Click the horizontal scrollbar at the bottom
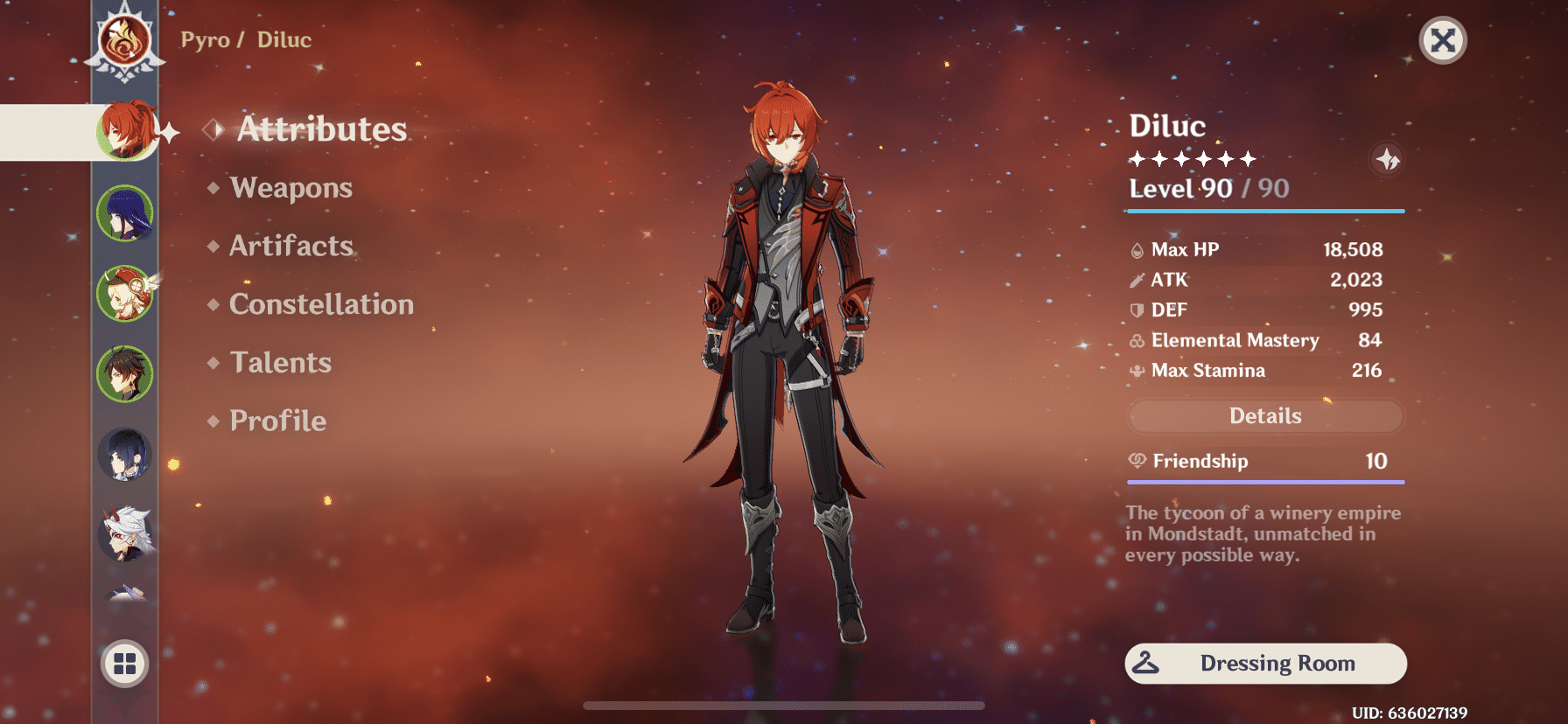Image resolution: width=1568 pixels, height=724 pixels. tap(783, 705)
